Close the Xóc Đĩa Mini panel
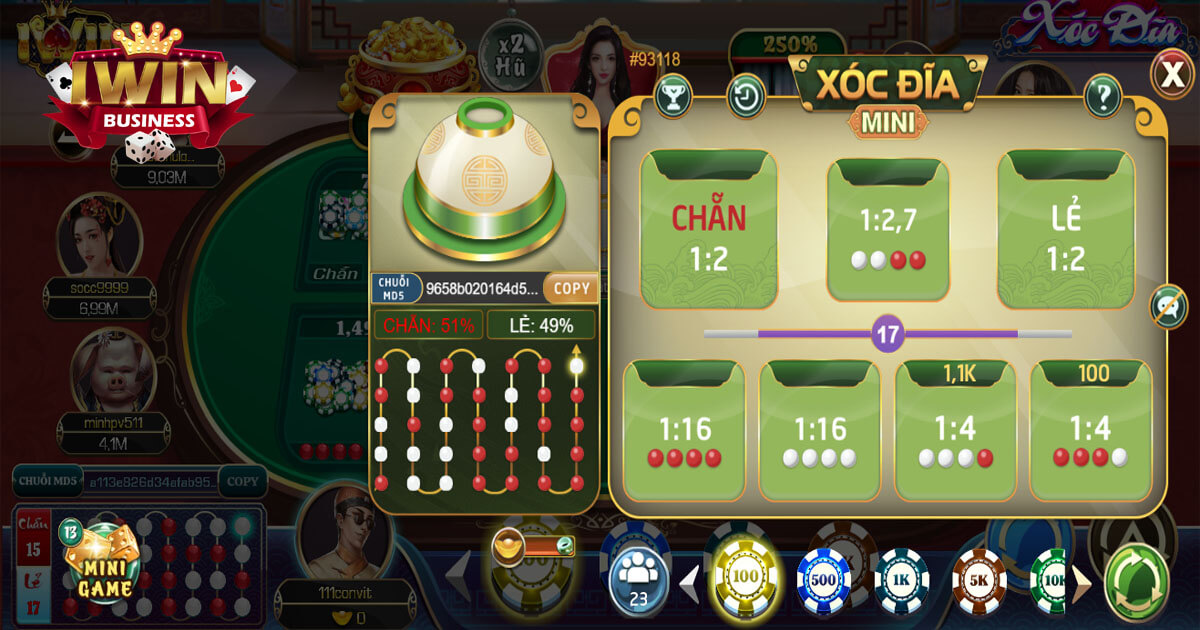This screenshot has height=630, width=1200. tap(1169, 72)
